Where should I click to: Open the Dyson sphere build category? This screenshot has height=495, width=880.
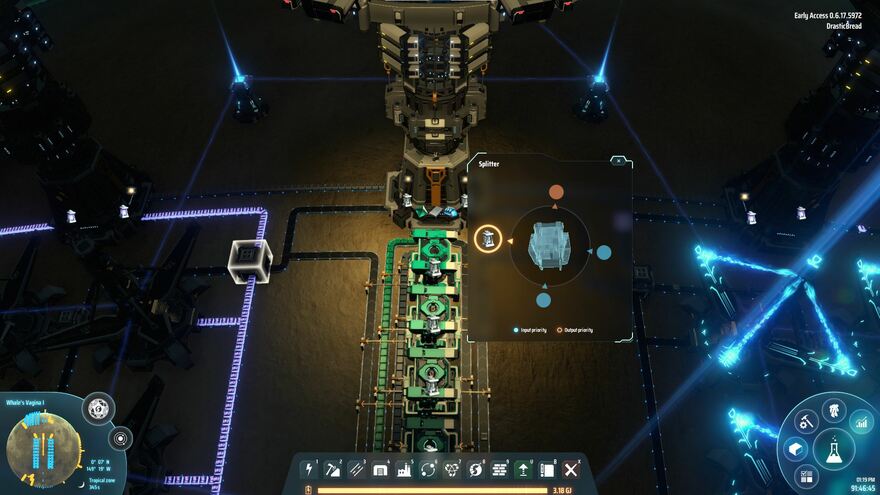476,469
